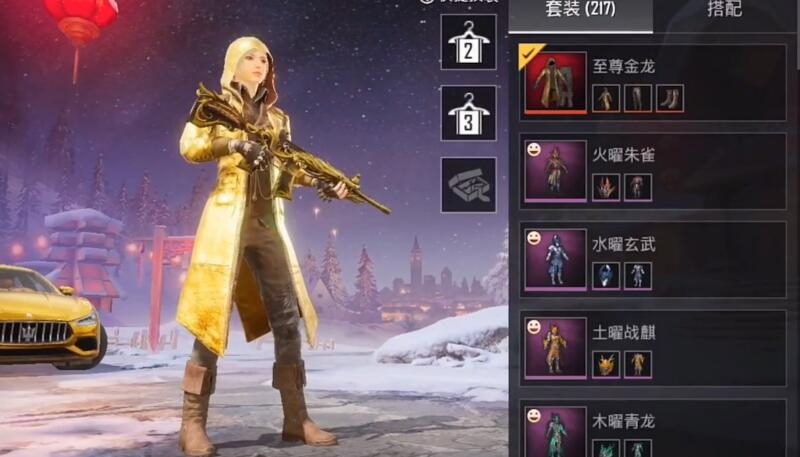Click the folded clothes icon button
The height and width of the screenshot is (457, 800).
tap(468, 184)
